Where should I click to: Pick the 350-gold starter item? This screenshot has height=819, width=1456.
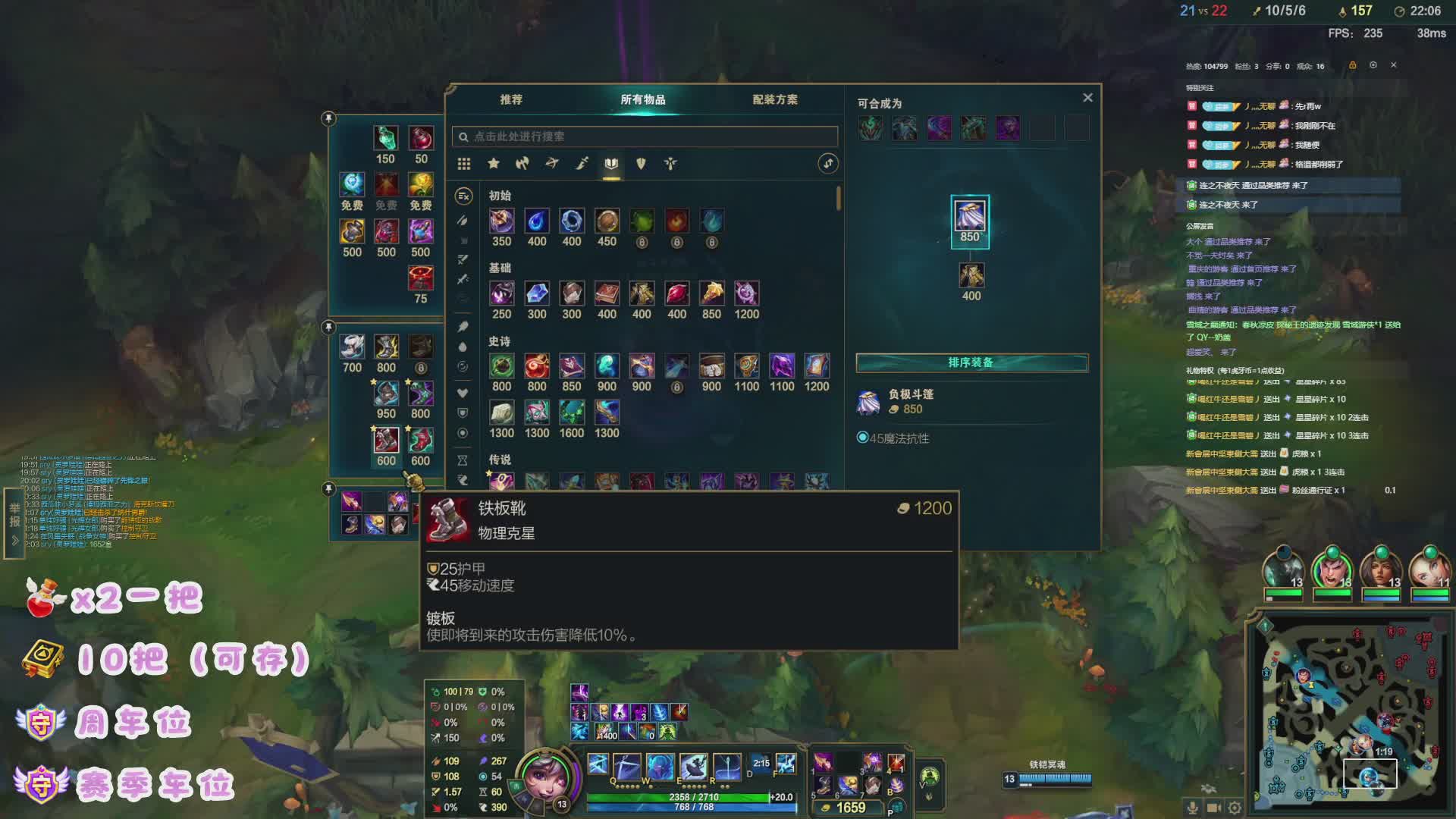click(x=501, y=221)
